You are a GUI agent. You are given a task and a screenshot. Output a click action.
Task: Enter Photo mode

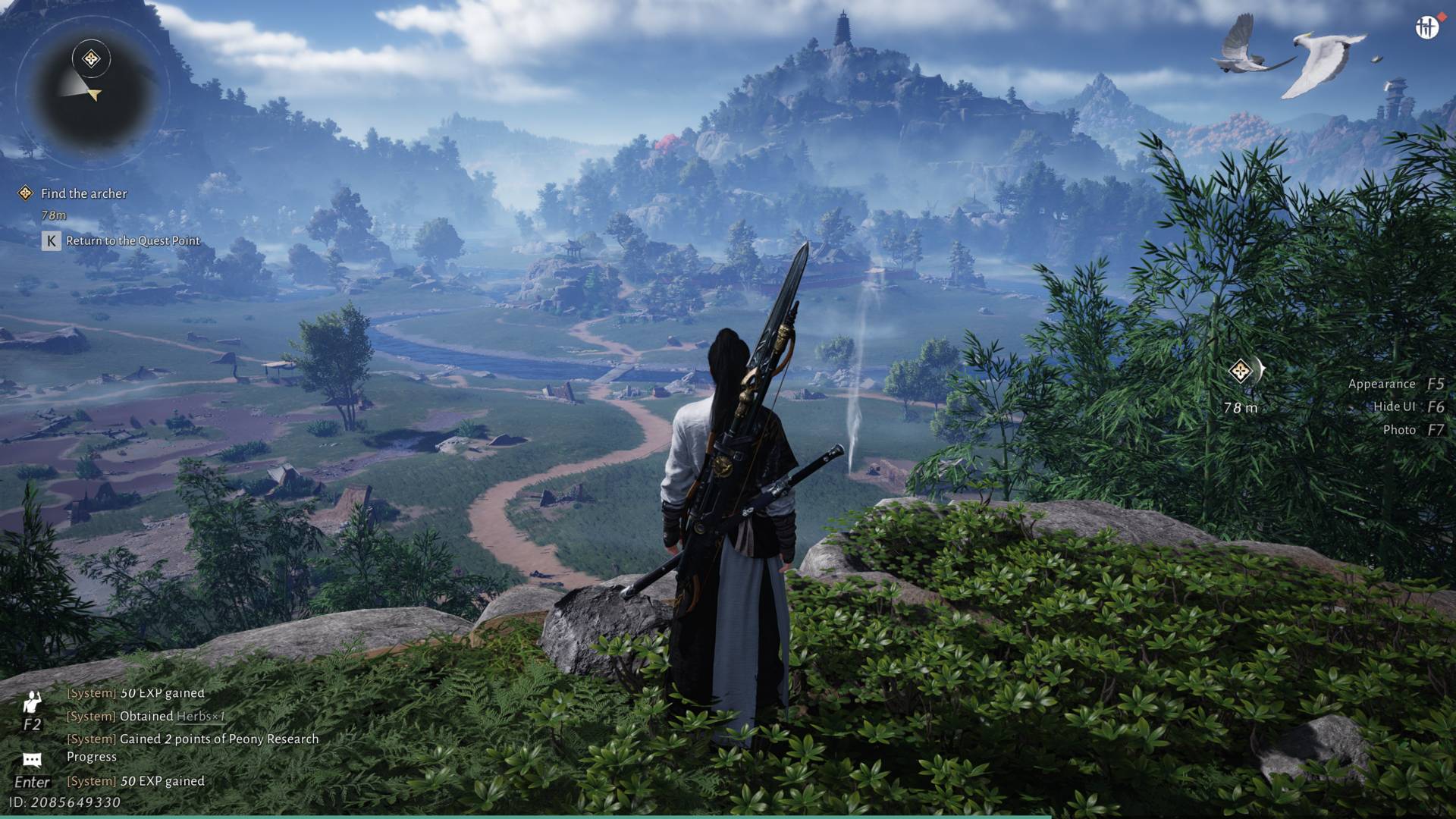click(1399, 430)
